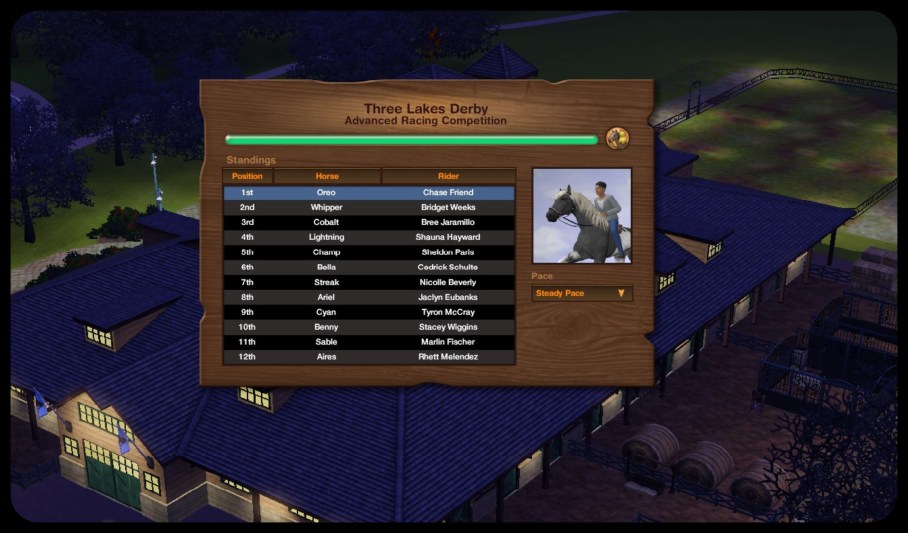The height and width of the screenshot is (533, 908).
Task: Choose Ariel's row in the list
Action: (x=369, y=297)
